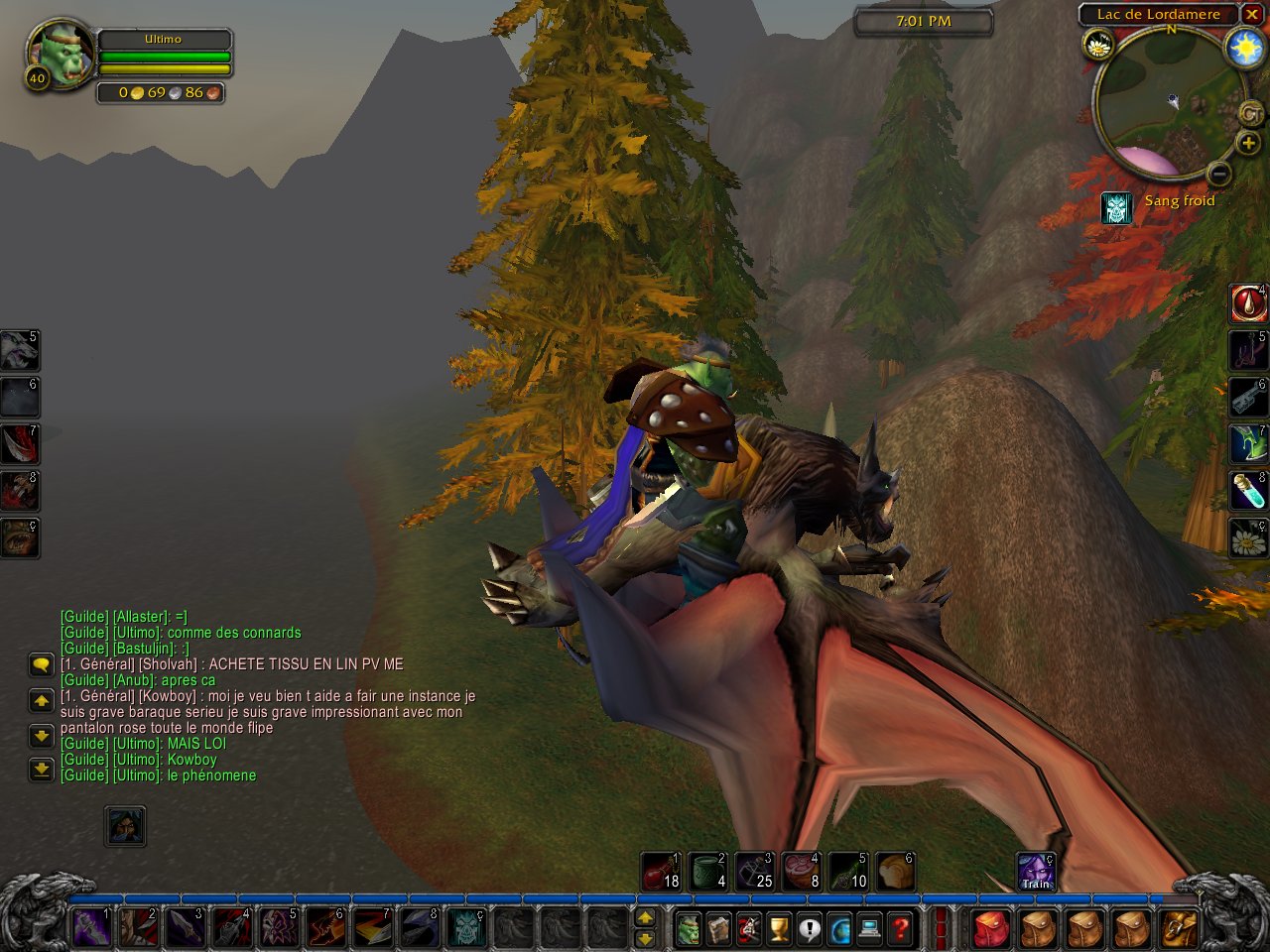The height and width of the screenshot is (952, 1270).
Task: Click the CT mod button beside the minimap
Action: pos(1250,114)
